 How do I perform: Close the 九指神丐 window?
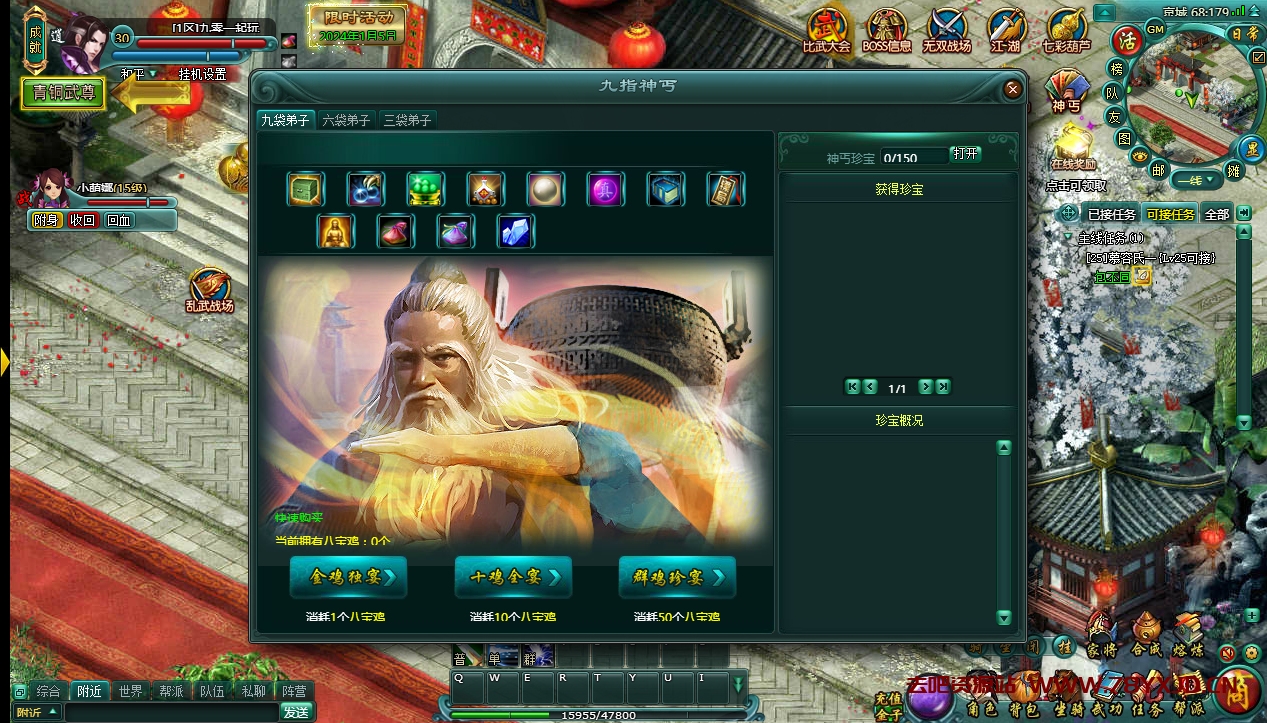coord(1013,89)
